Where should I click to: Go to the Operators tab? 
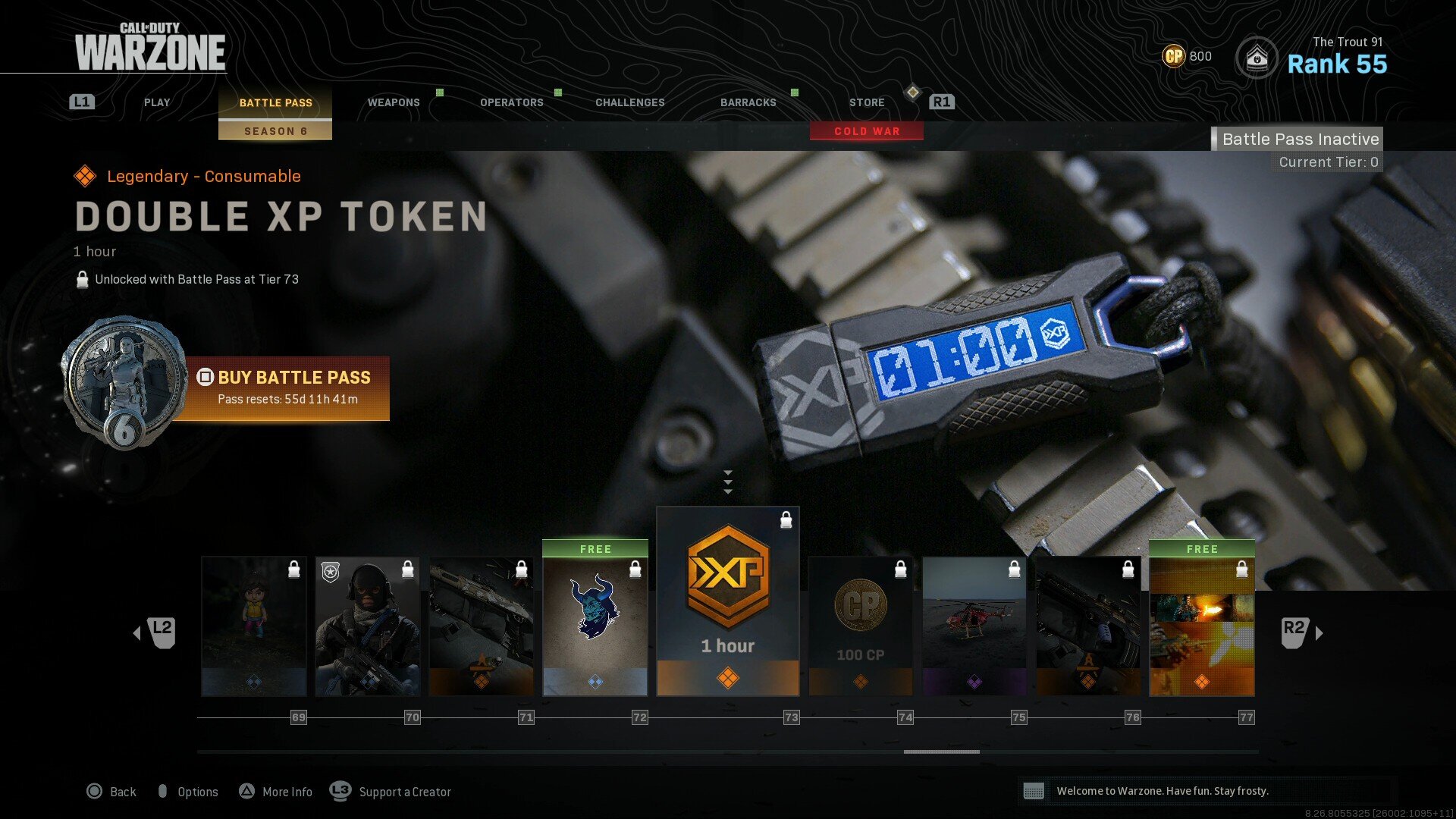pos(512,102)
